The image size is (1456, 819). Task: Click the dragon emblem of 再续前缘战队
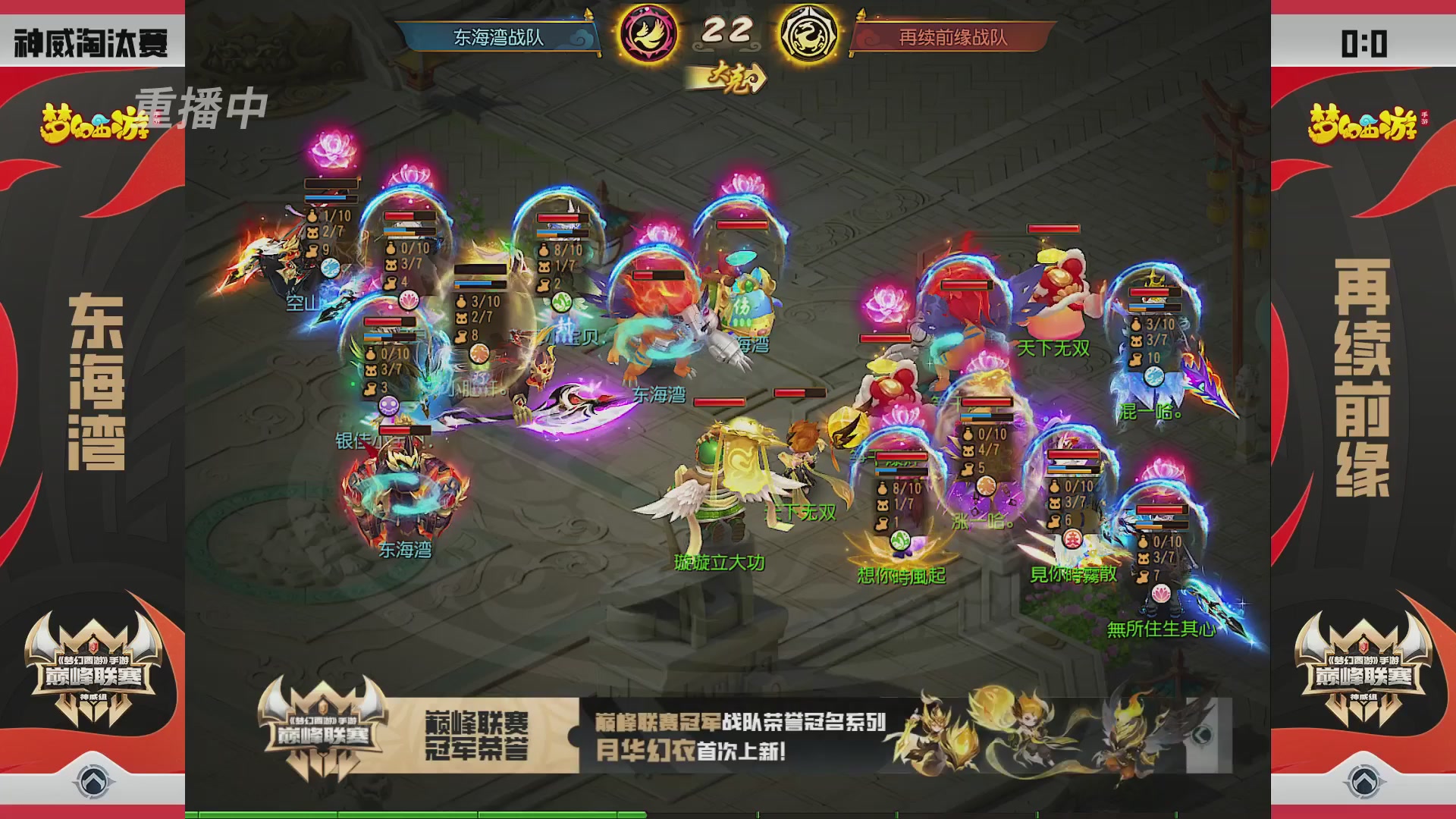coord(807,32)
